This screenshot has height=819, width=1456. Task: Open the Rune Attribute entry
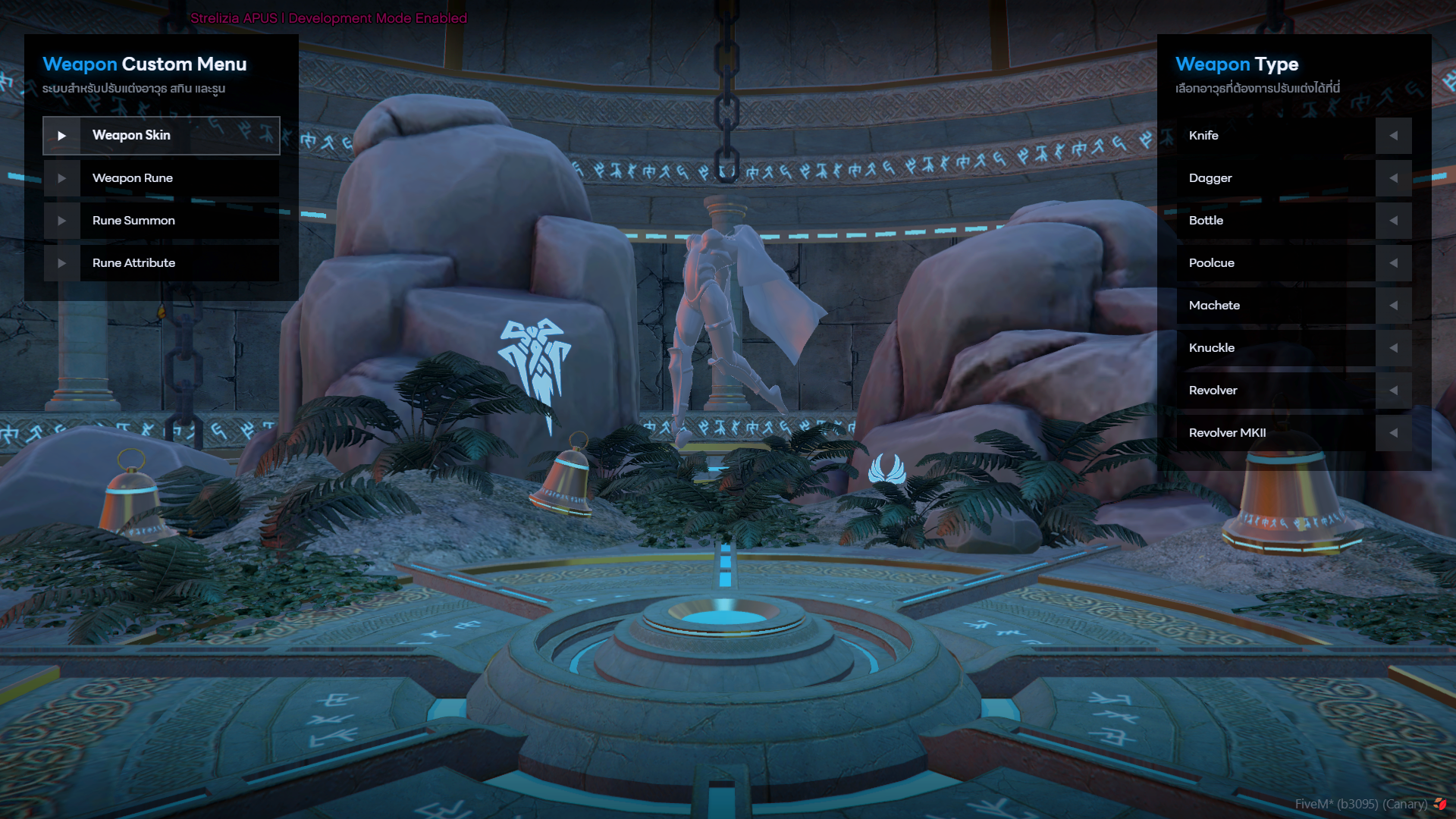(162, 263)
